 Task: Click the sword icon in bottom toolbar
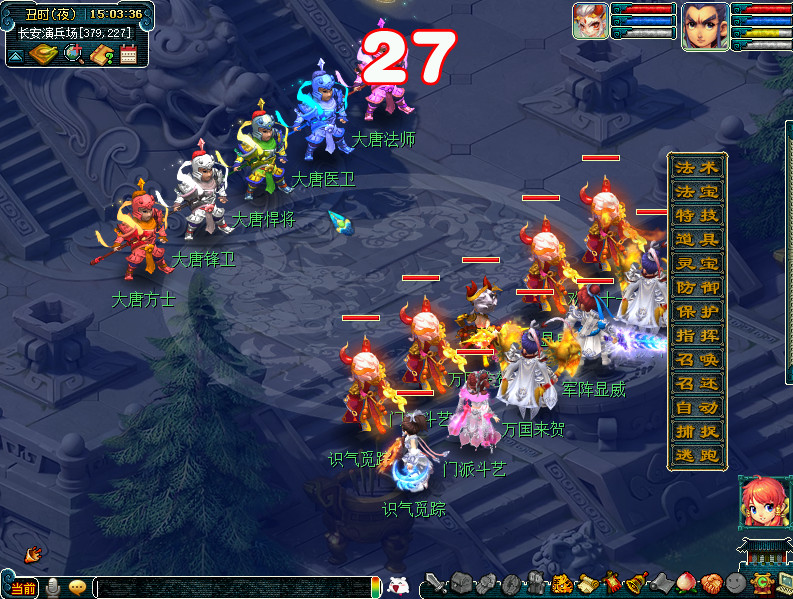pyautogui.click(x=435, y=583)
